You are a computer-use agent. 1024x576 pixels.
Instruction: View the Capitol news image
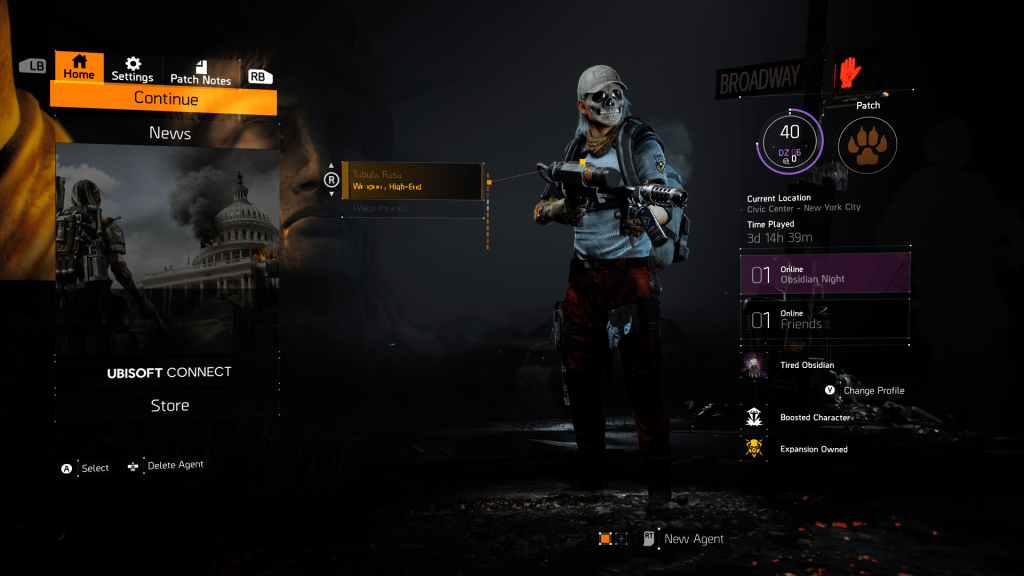click(x=166, y=247)
